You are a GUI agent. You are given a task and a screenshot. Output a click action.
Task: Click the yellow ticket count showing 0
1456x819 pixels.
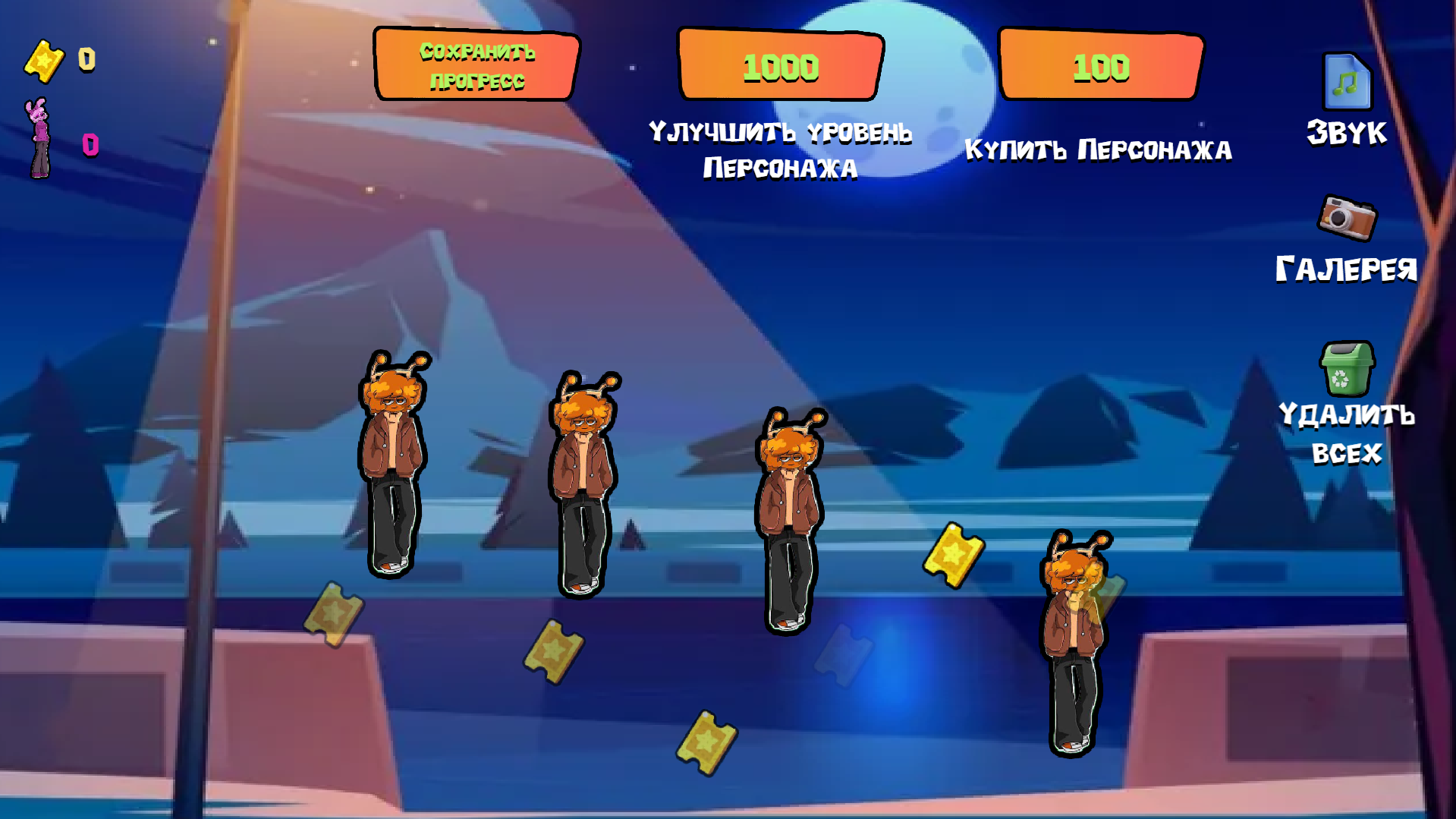click(x=86, y=59)
